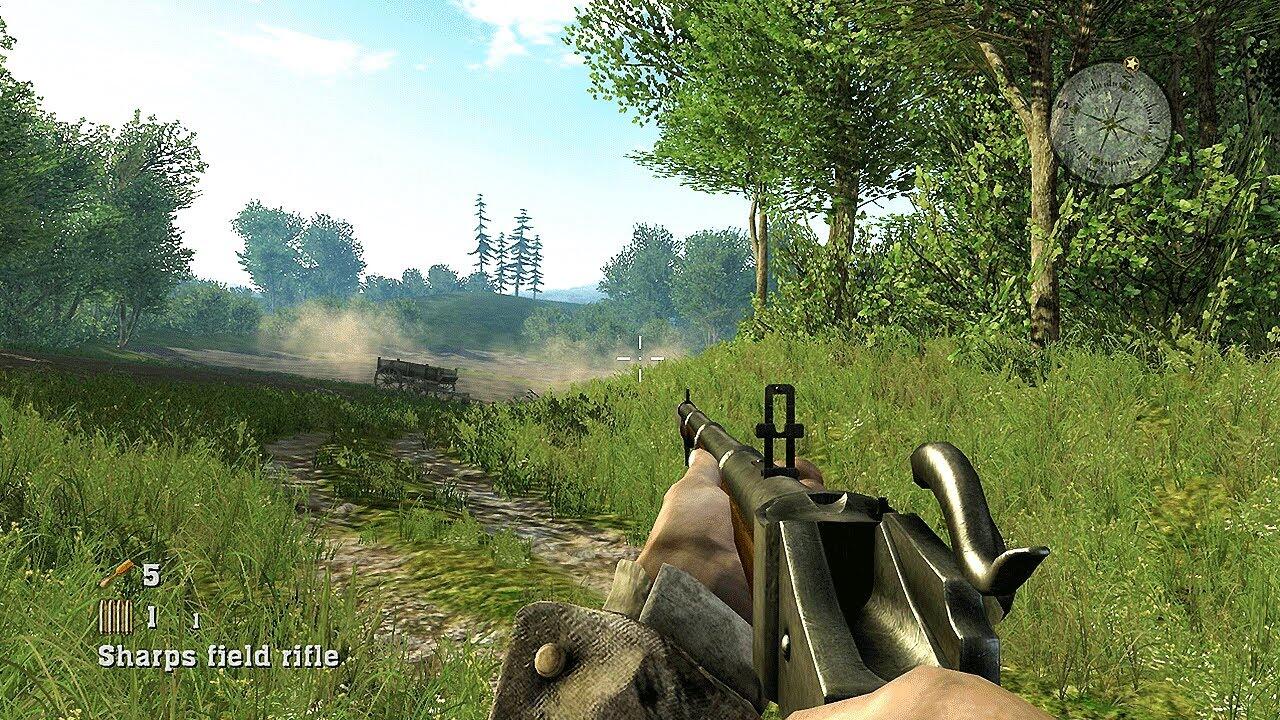Select the dynamite stick icon

pos(117,573)
